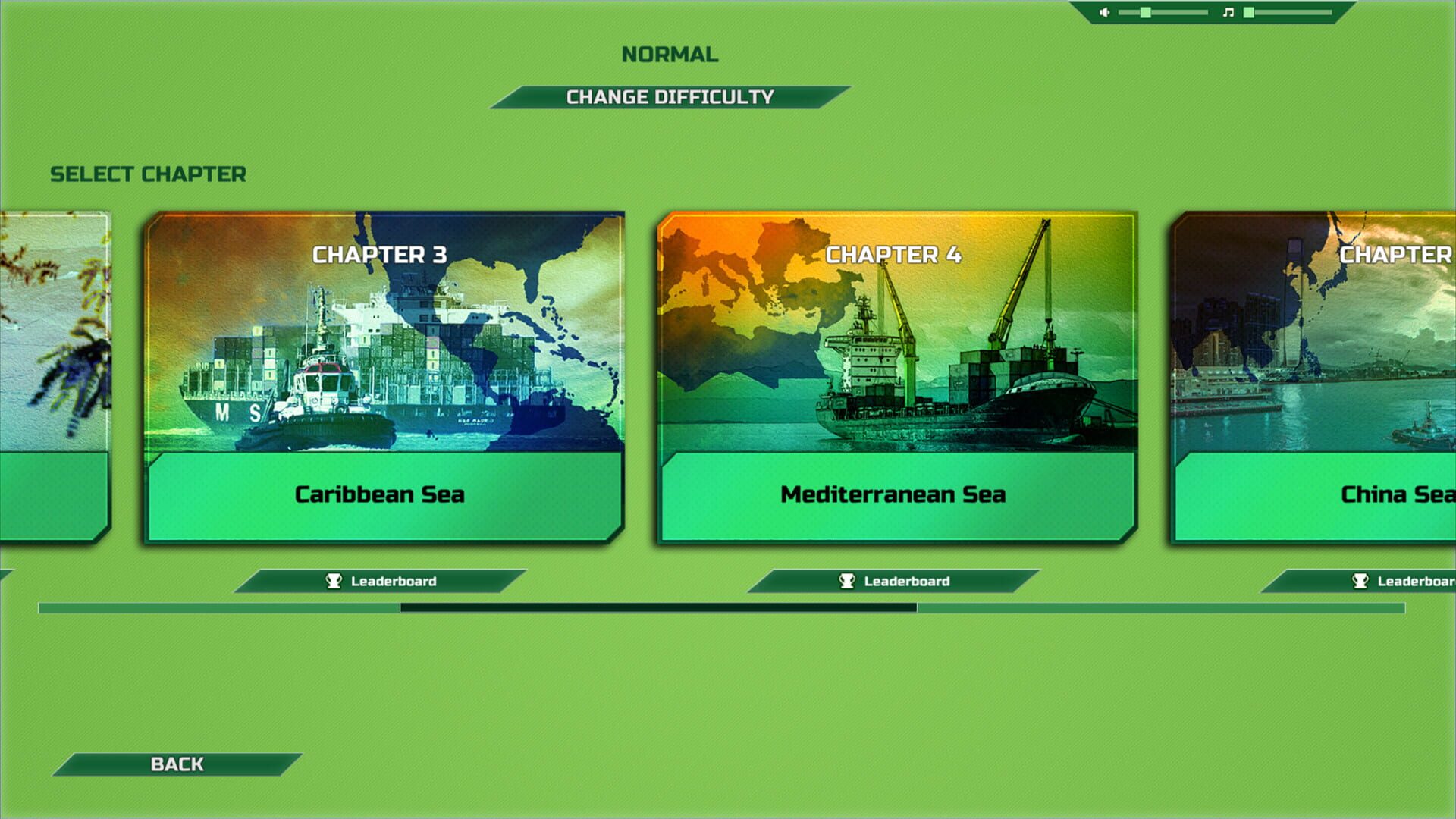Click the trophy icon on China Sea leaderboard
This screenshot has height=819, width=1456.
[1362, 582]
